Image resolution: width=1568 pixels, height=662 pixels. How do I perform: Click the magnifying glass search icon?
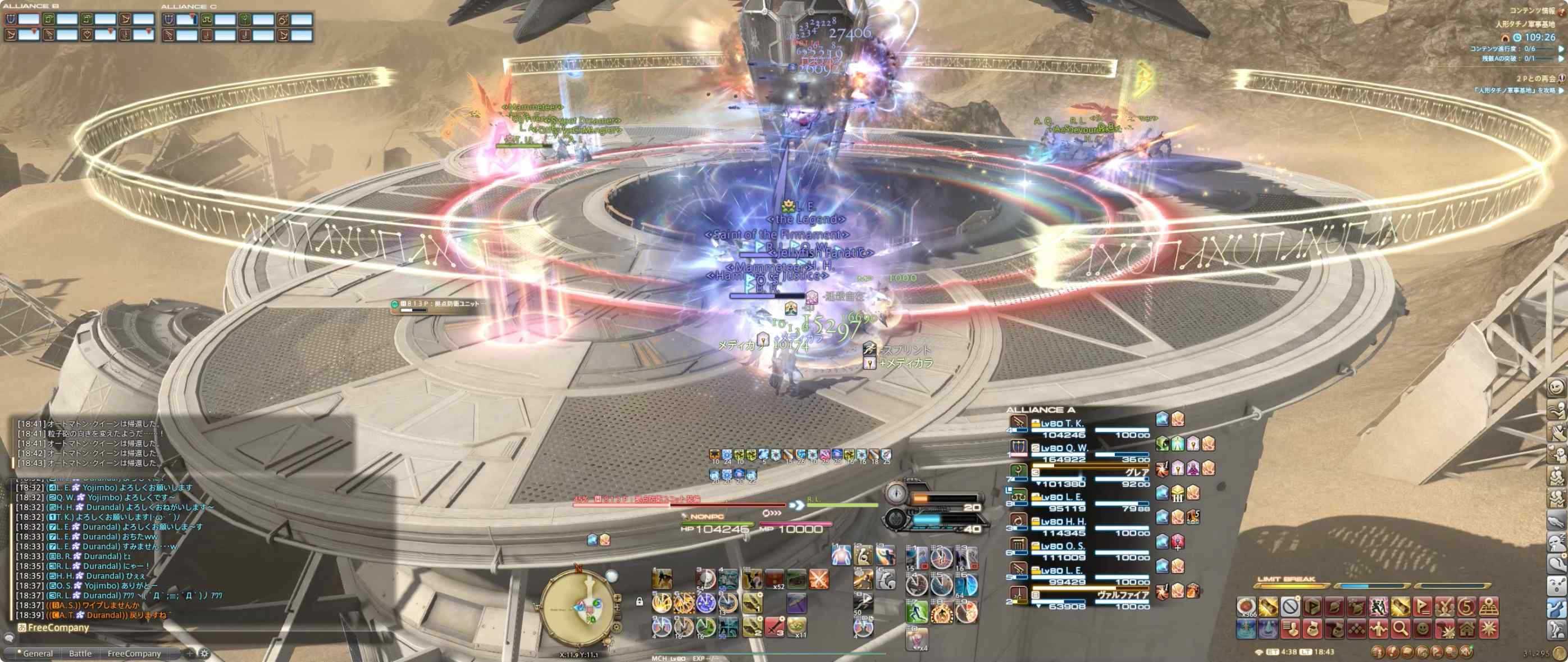point(1400,631)
